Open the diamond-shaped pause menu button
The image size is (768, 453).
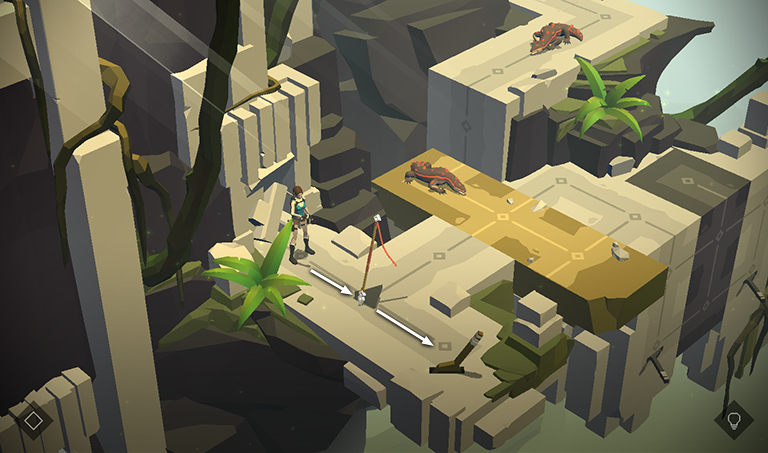[x=33, y=420]
